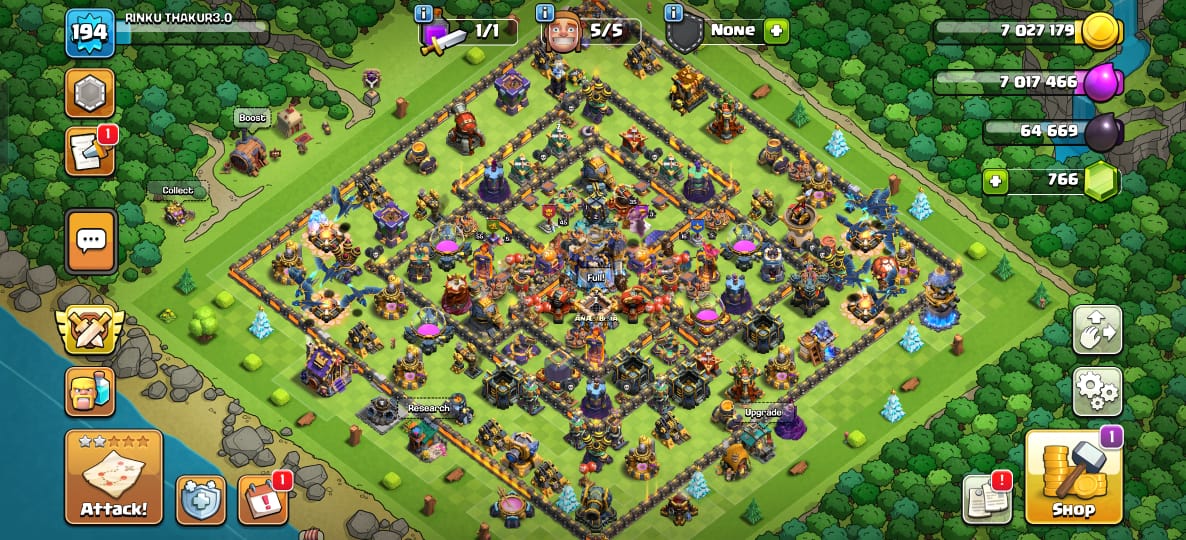1186x540 pixels.
Task: View player profile via level 194 badge
Action: pos(89,33)
